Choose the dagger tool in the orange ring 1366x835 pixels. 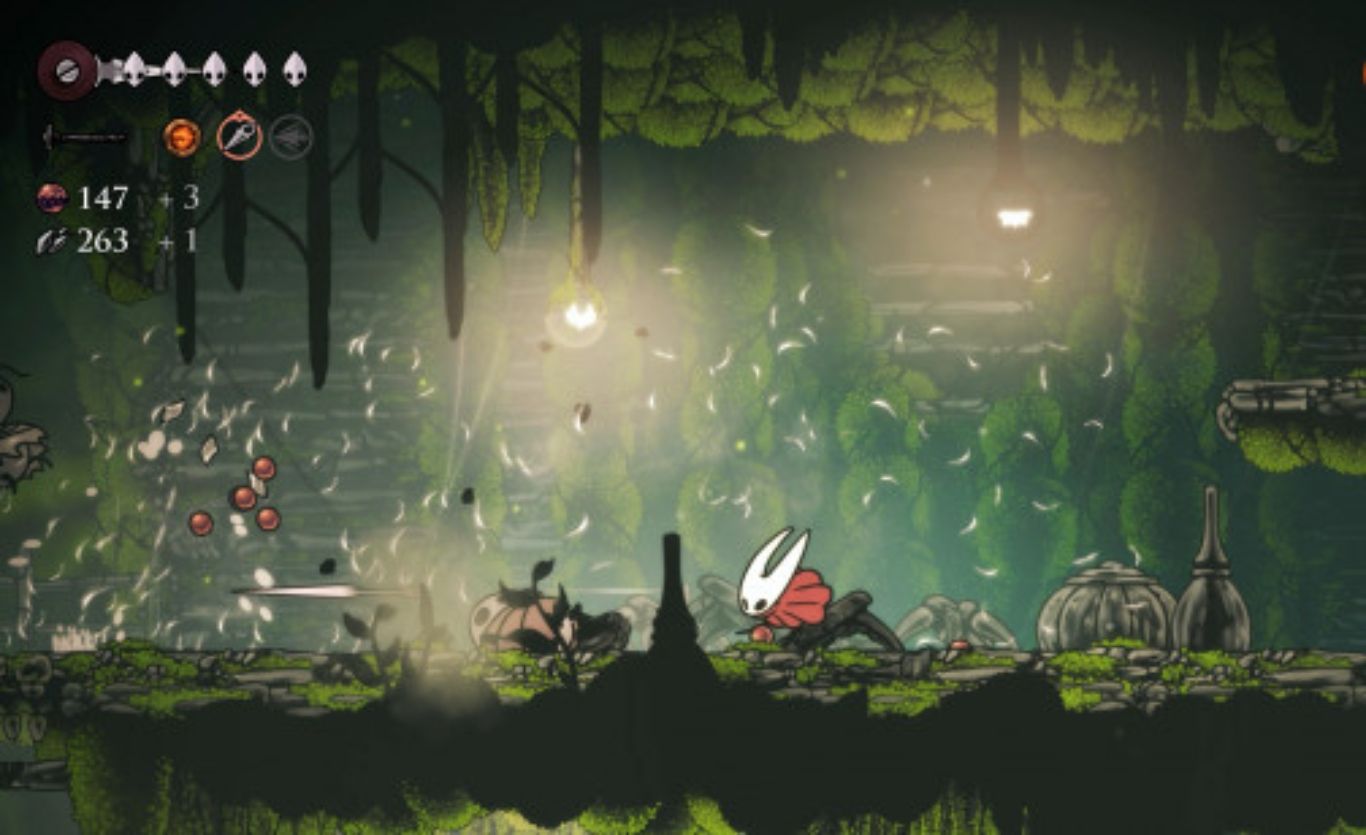[240, 136]
